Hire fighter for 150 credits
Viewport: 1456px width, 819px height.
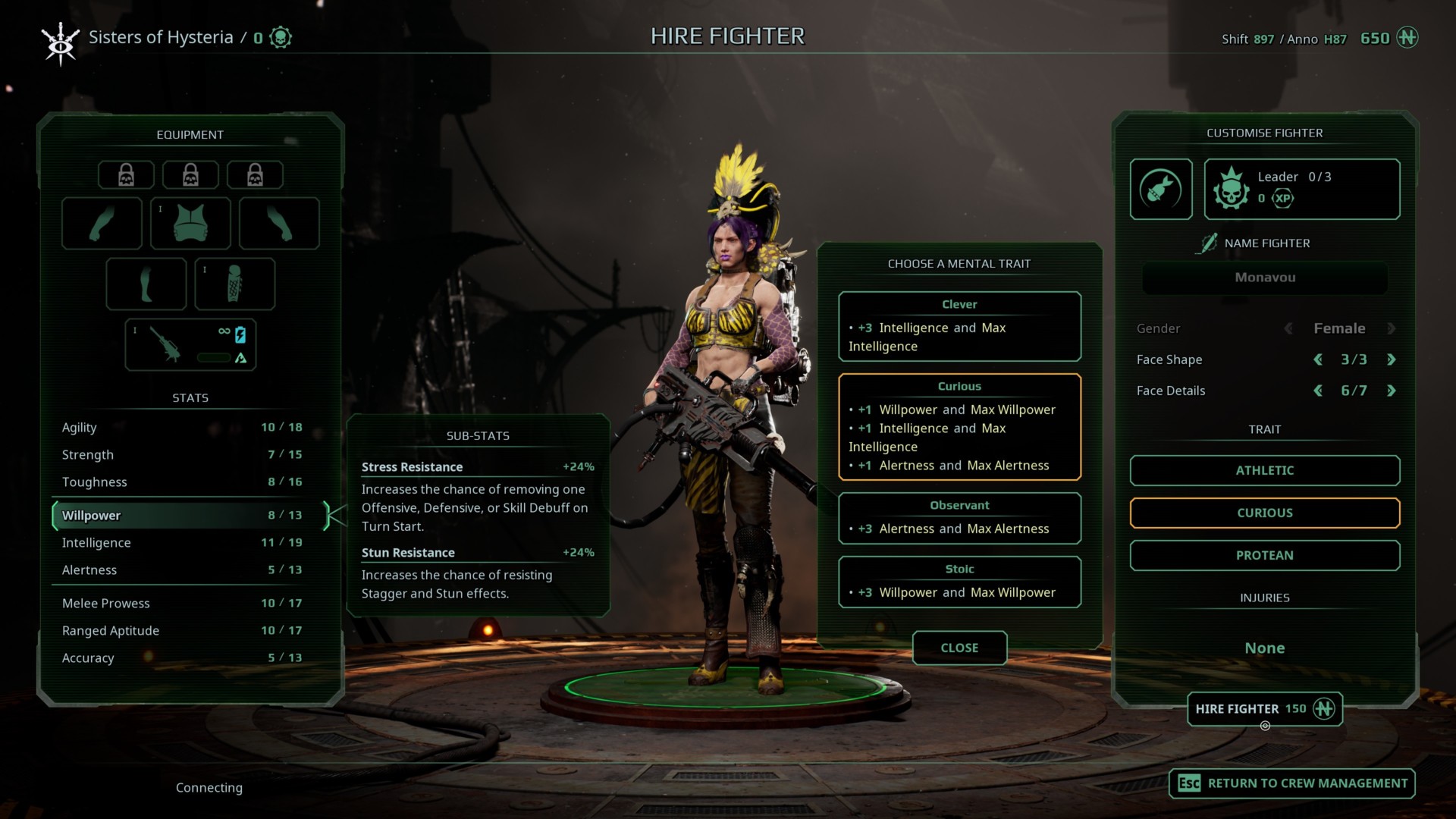click(1264, 709)
